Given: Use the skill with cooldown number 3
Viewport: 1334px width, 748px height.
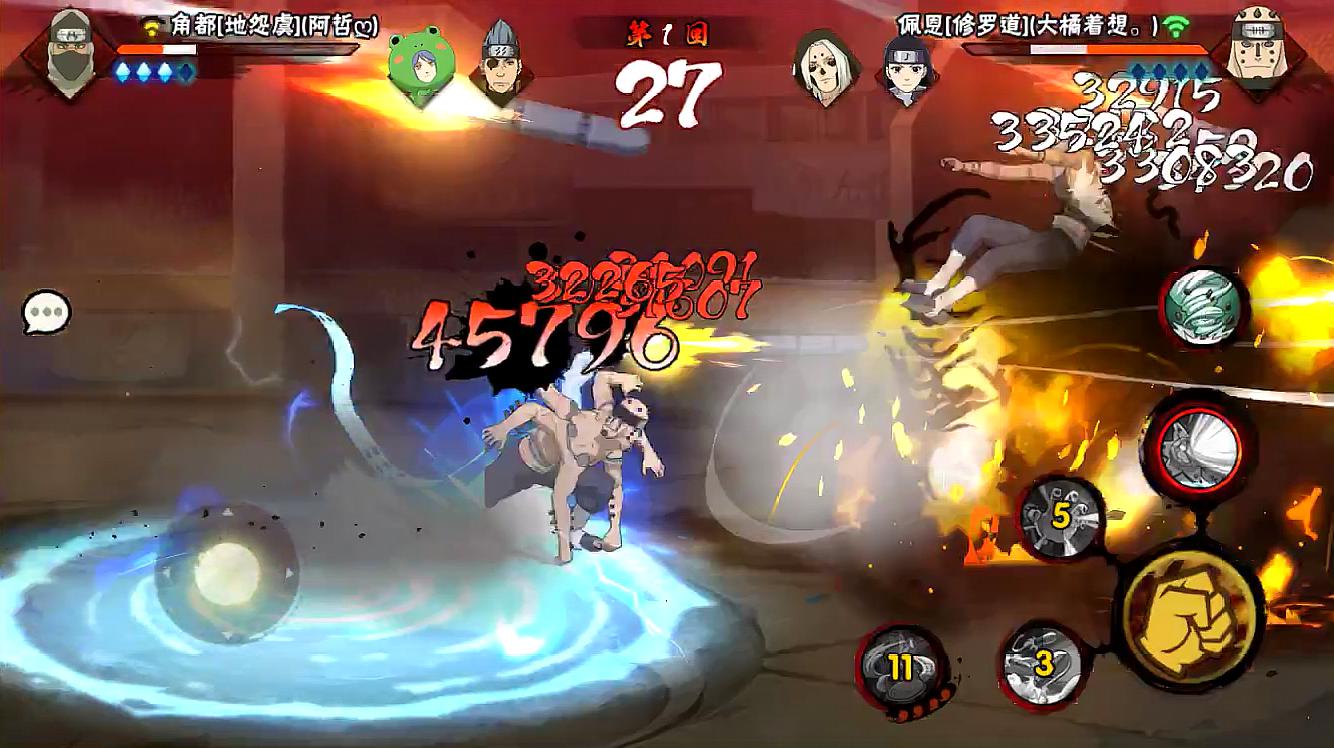Looking at the screenshot, I should point(1043,661).
